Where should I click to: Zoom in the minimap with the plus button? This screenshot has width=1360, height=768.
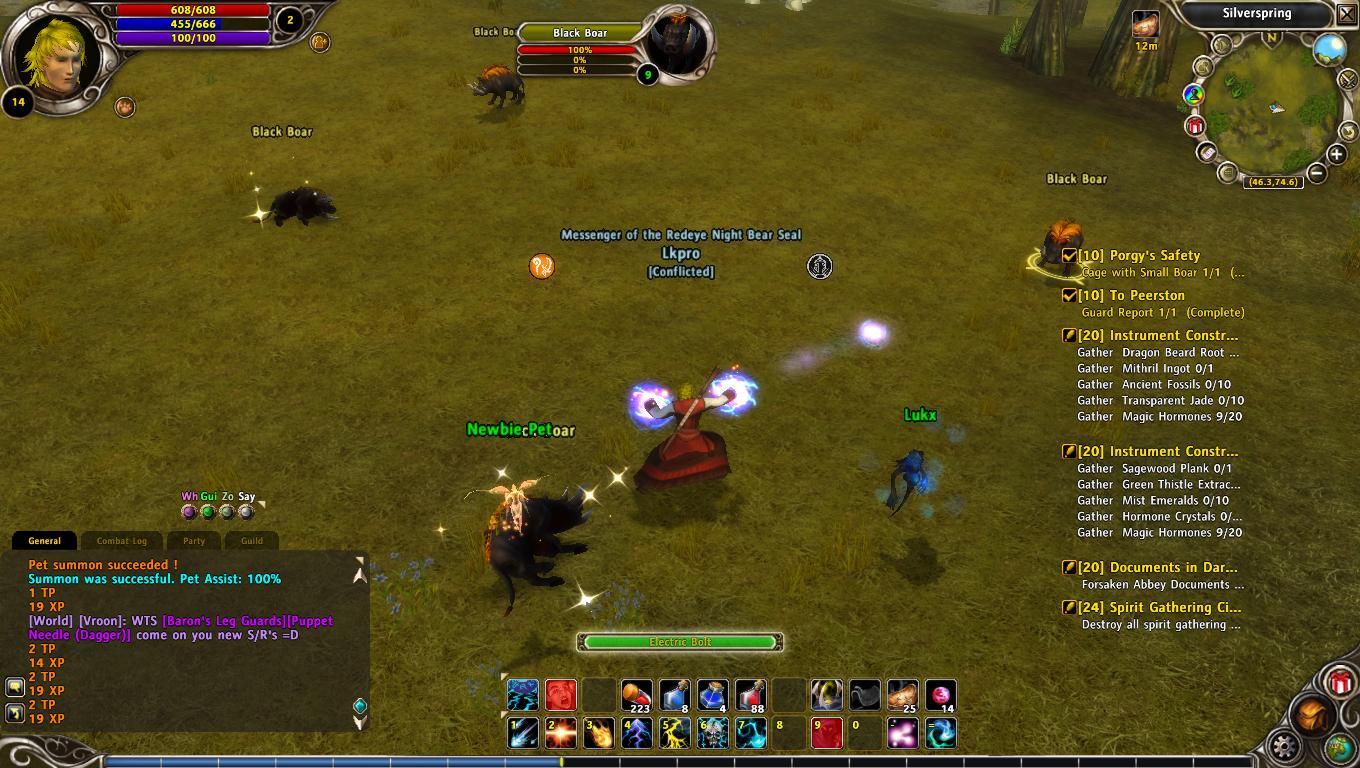pos(1337,154)
